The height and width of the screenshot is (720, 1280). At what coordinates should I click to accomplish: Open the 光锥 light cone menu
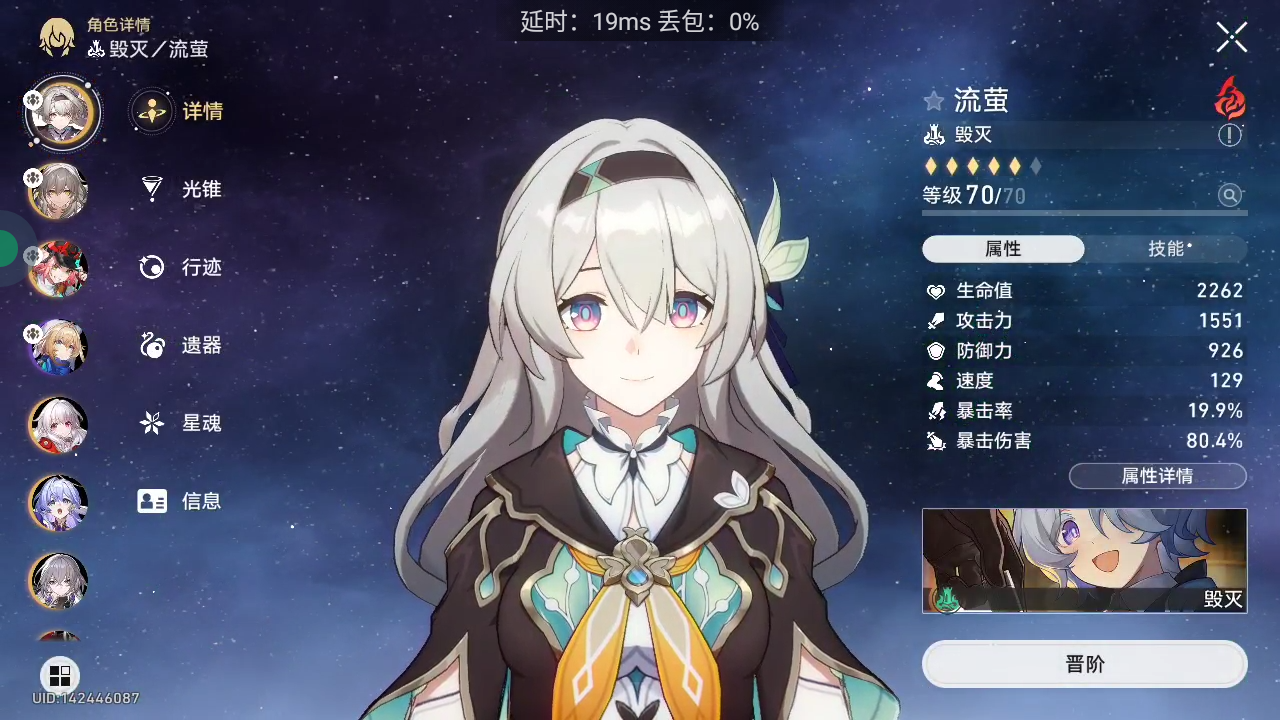pyautogui.click(x=182, y=189)
